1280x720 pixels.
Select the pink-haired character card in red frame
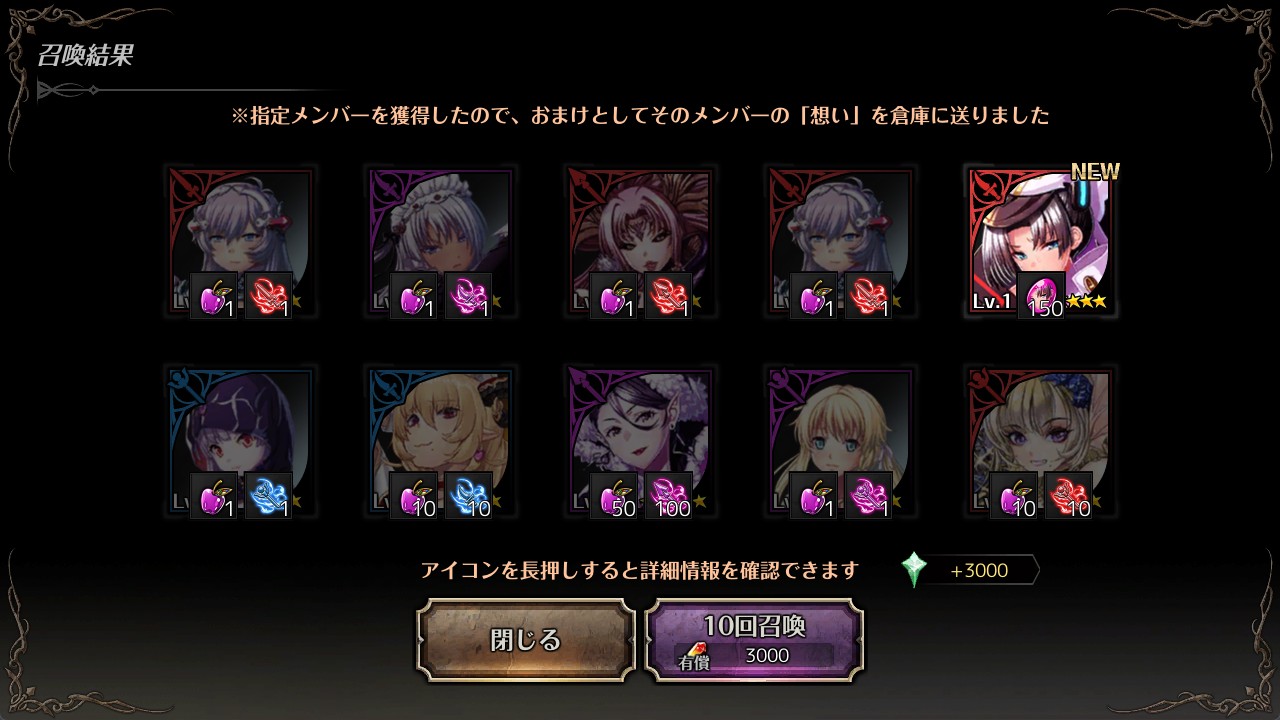(x=640, y=242)
